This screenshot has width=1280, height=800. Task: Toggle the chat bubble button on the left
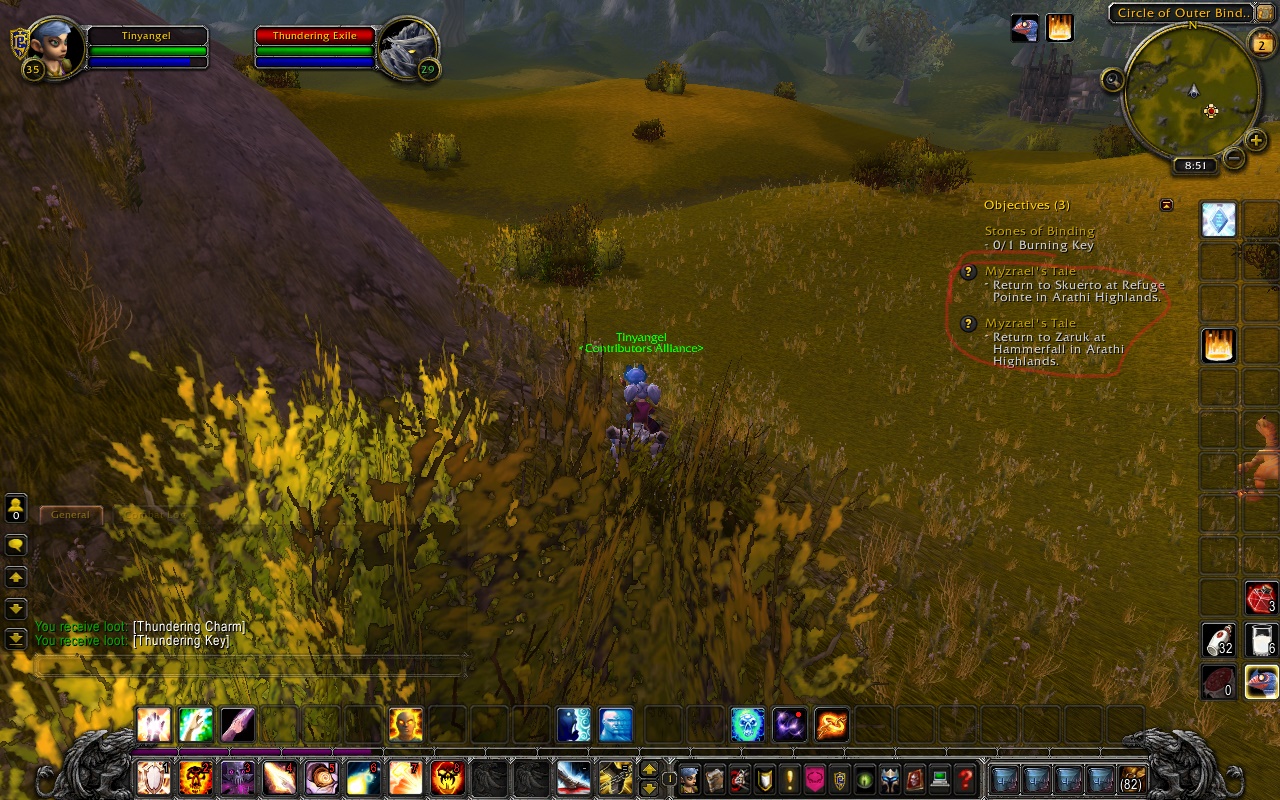tap(14, 545)
